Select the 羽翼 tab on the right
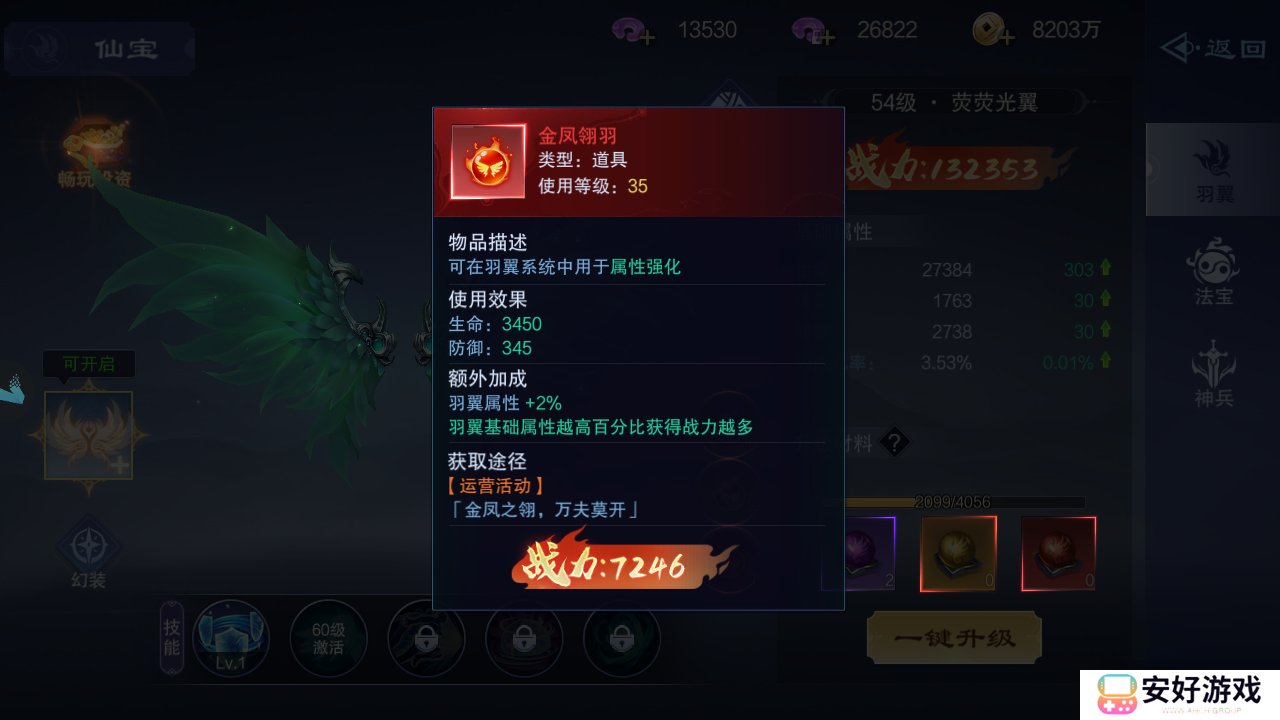This screenshot has width=1280, height=720. pos(1213,170)
